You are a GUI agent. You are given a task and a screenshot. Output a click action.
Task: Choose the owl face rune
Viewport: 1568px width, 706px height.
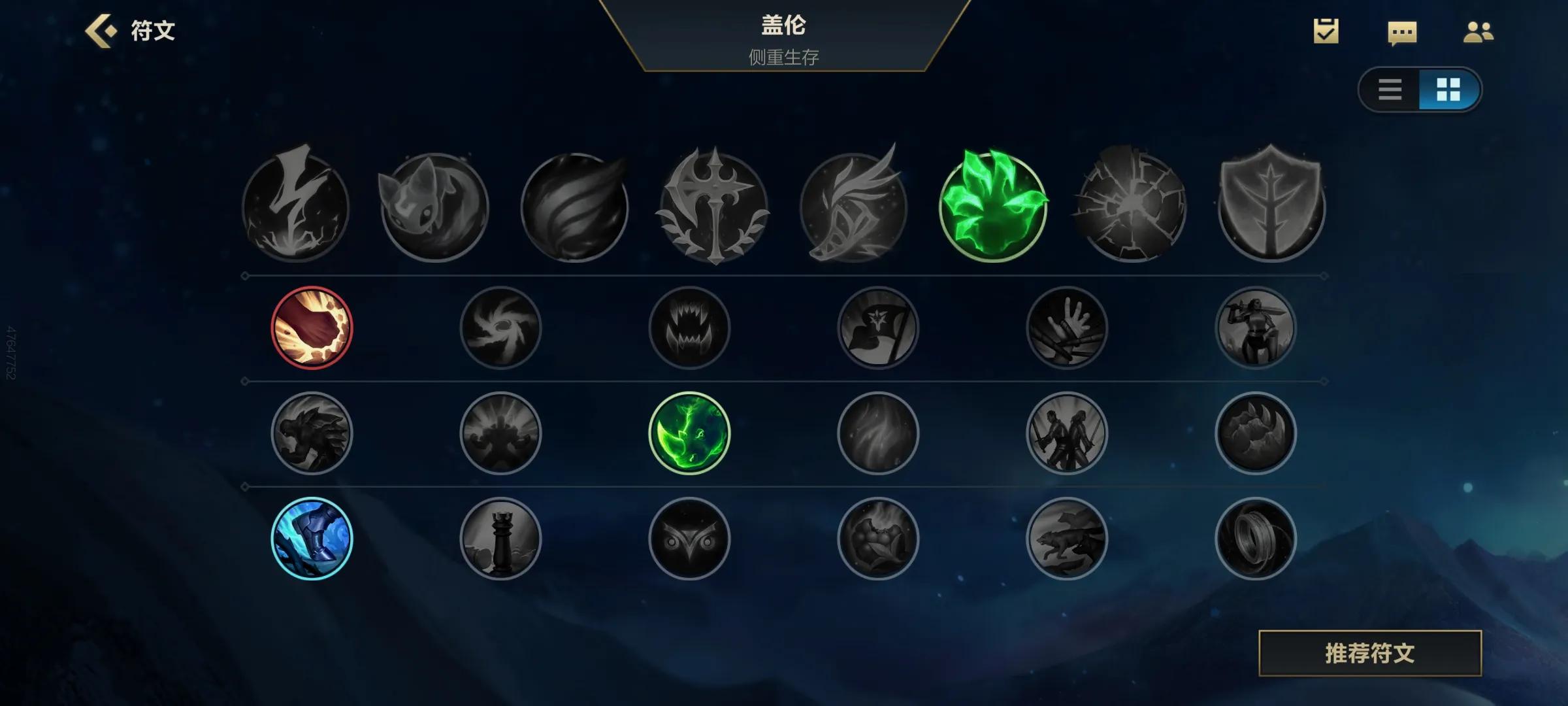click(689, 538)
